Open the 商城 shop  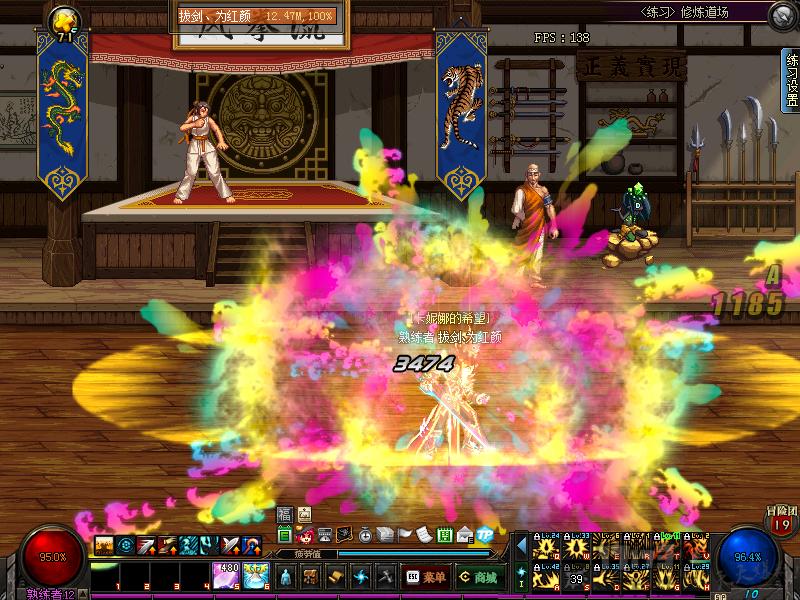(x=478, y=577)
